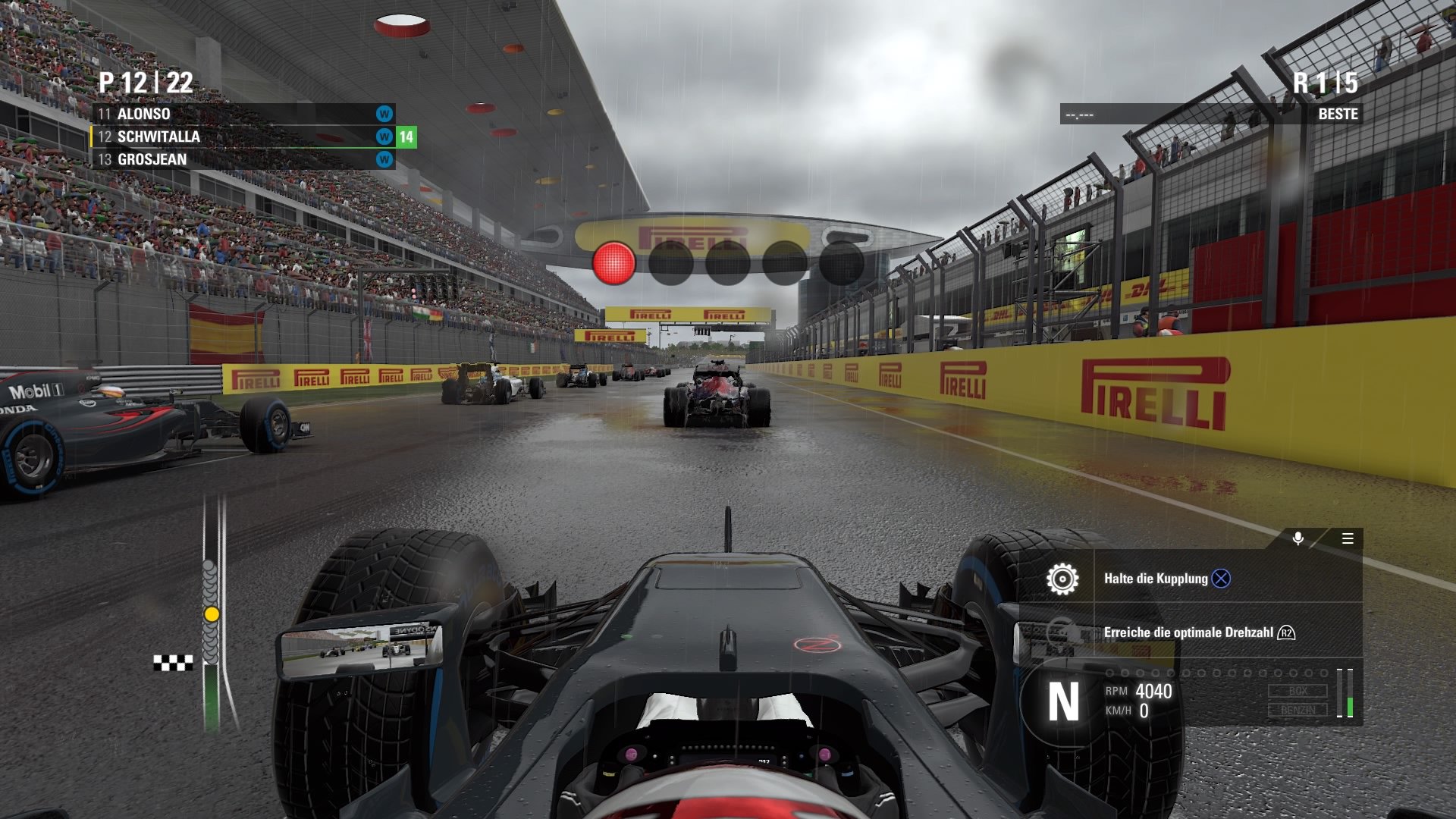Viewport: 1456px width, 819px height.
Task: Select the wet tyre W icon beside ALONSO
Action: click(x=384, y=115)
